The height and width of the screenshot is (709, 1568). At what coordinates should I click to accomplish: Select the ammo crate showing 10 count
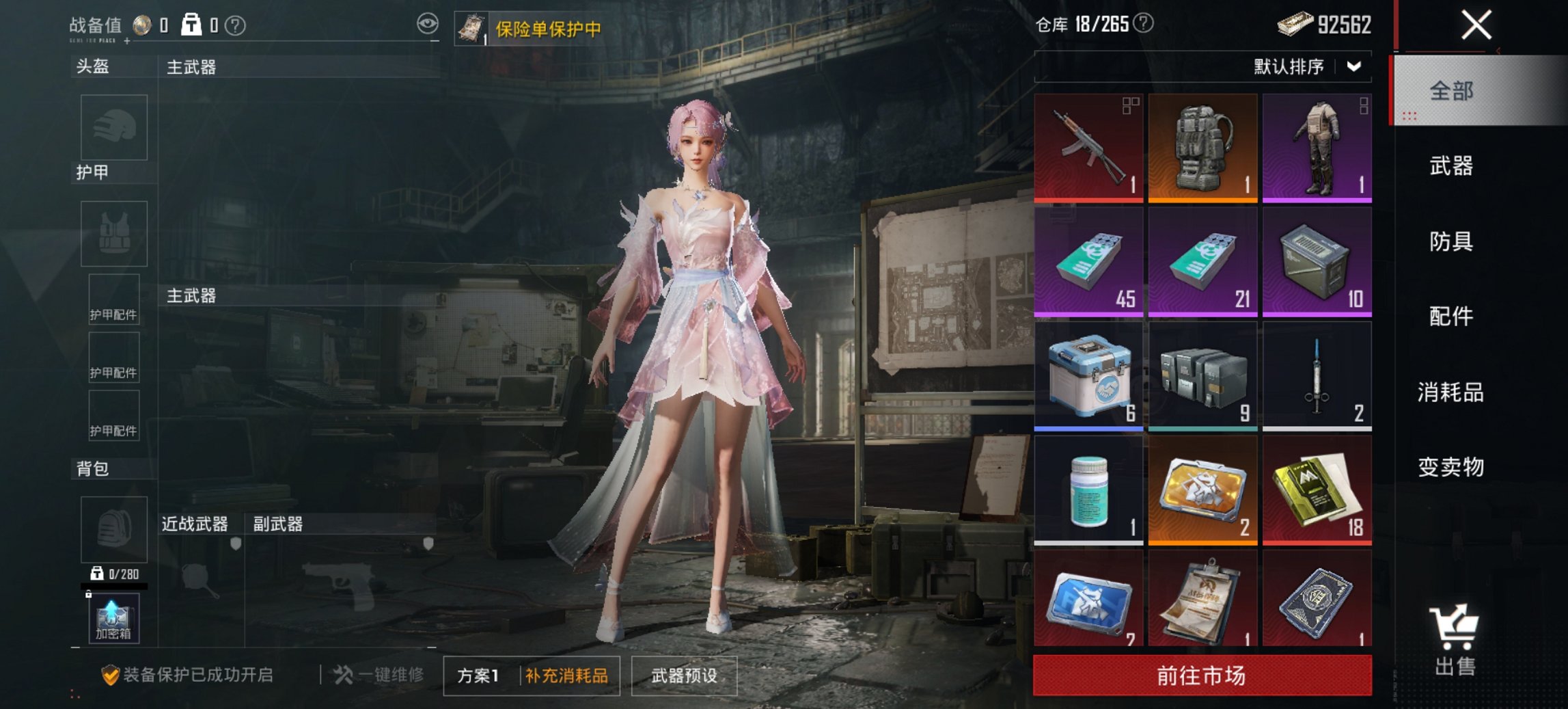pos(1317,262)
